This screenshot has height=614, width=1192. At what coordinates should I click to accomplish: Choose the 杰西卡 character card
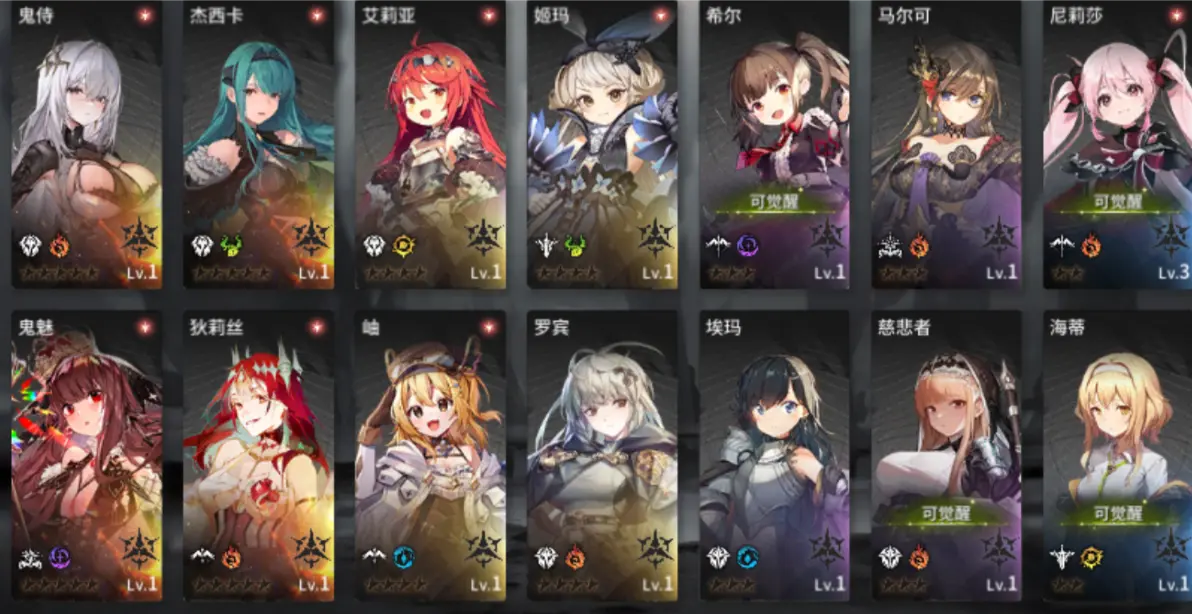[x=258, y=145]
